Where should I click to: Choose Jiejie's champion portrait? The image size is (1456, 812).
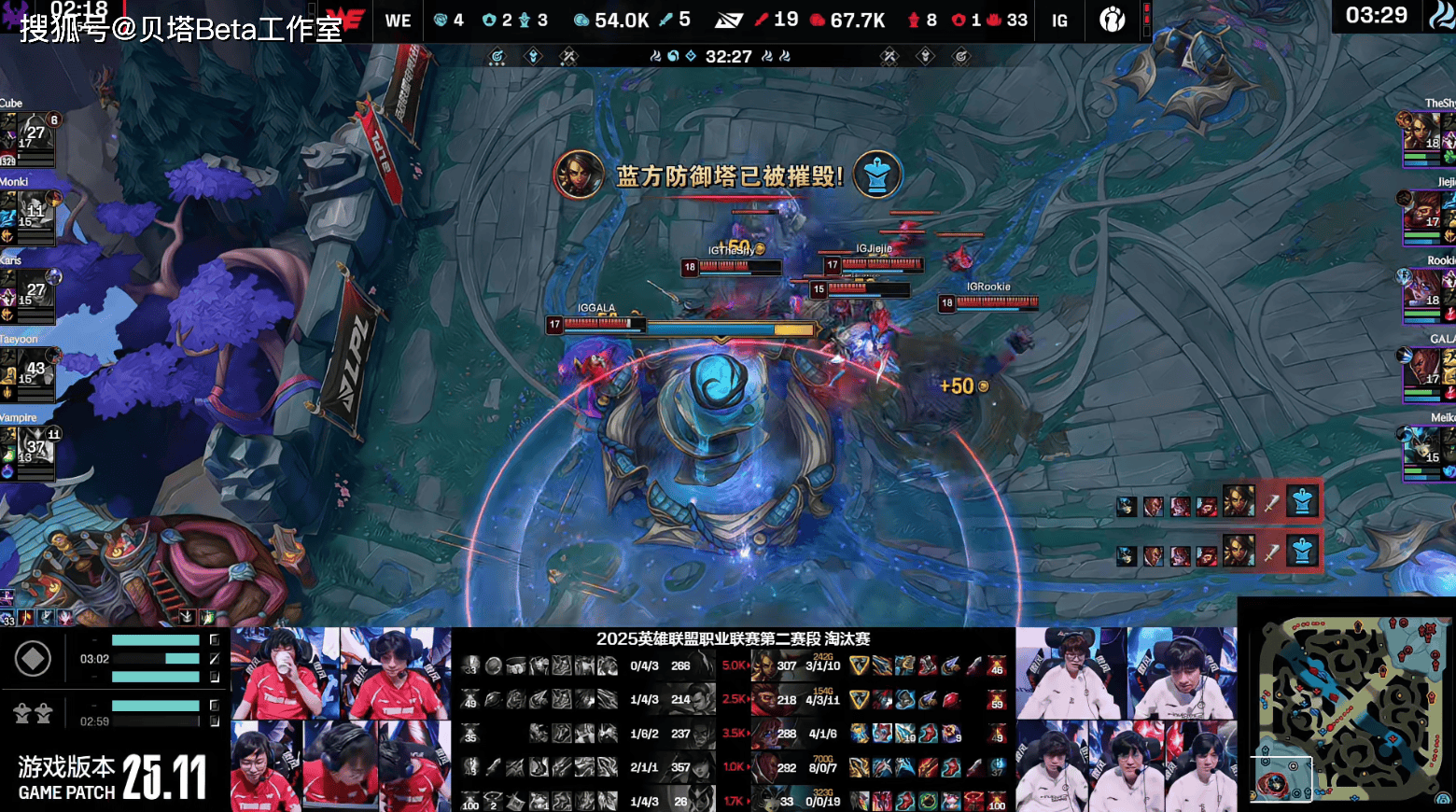point(1424,215)
